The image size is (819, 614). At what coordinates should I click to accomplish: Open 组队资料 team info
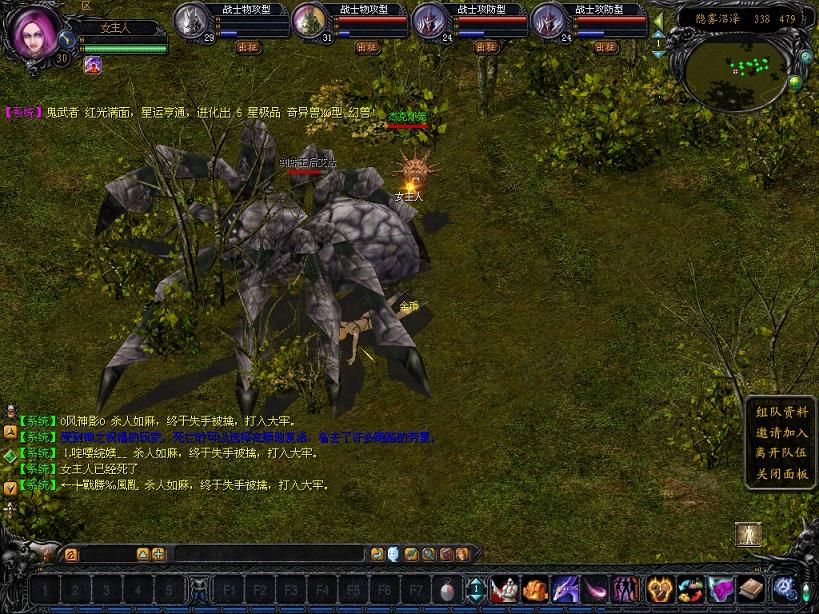tap(782, 412)
